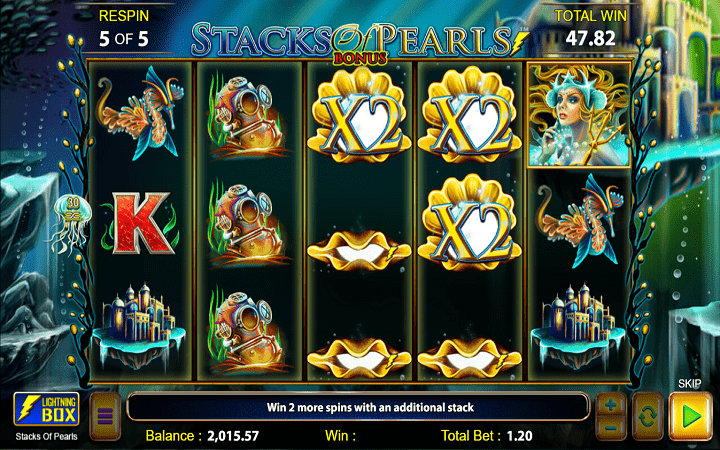Open the purple hamburger menu
The width and height of the screenshot is (720, 450).
pos(102,412)
